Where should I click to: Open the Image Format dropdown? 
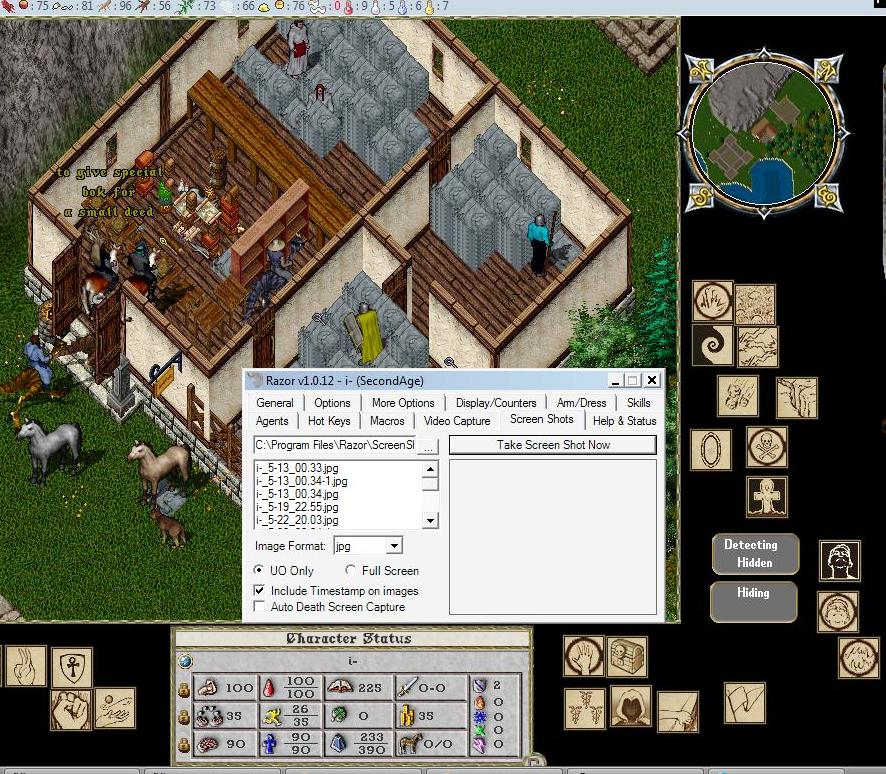click(x=394, y=546)
